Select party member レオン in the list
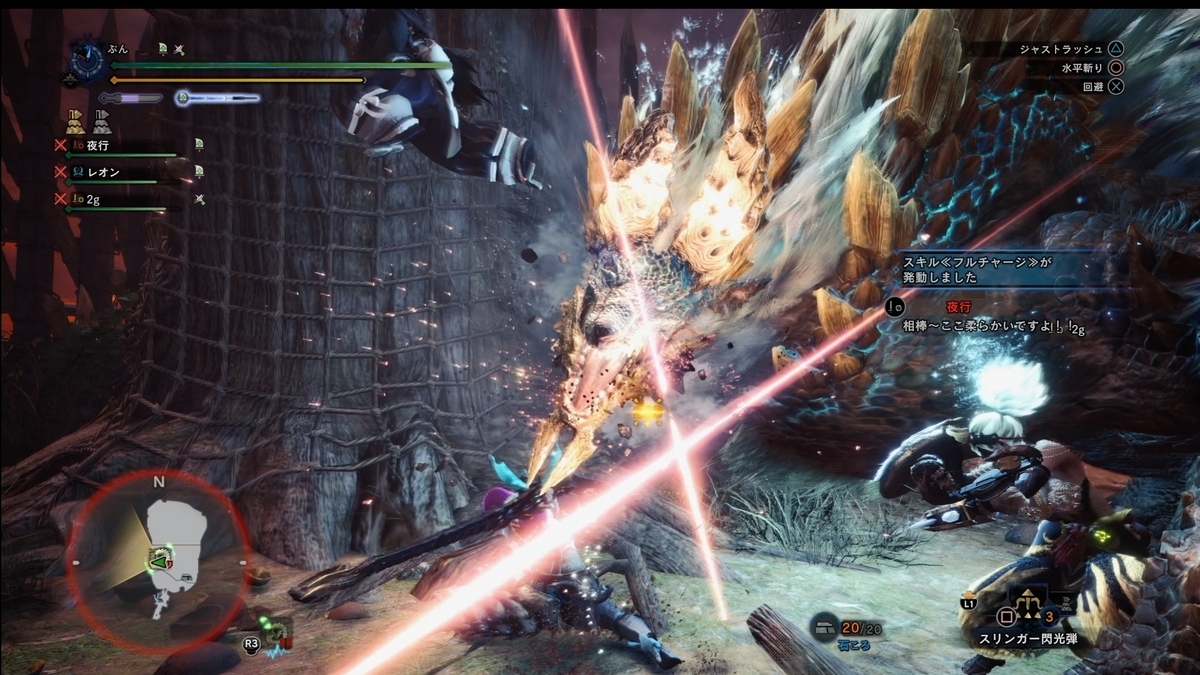This screenshot has height=675, width=1200. (103, 172)
